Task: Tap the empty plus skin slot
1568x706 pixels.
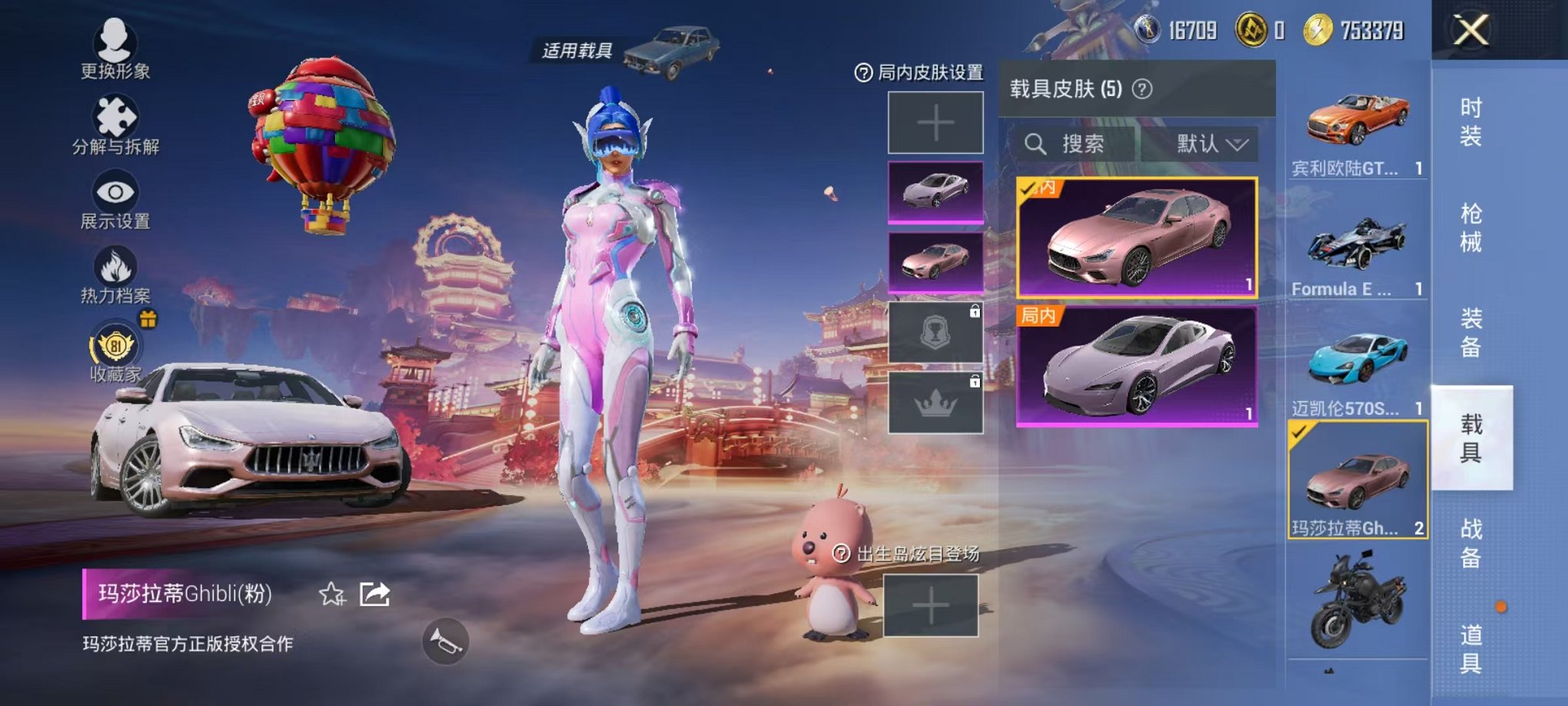Action: tap(935, 123)
